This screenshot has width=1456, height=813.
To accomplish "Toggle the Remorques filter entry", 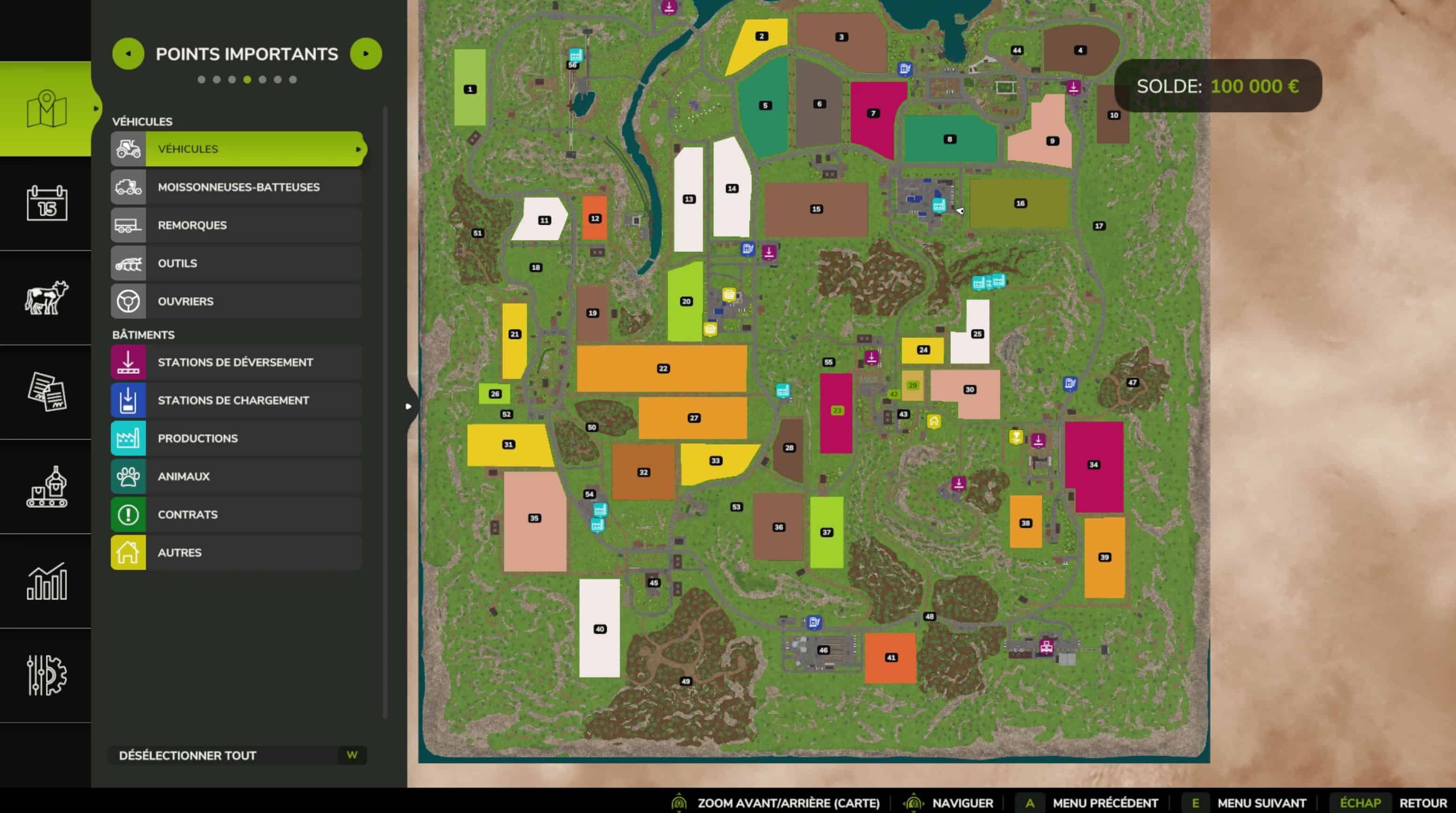I will point(236,225).
